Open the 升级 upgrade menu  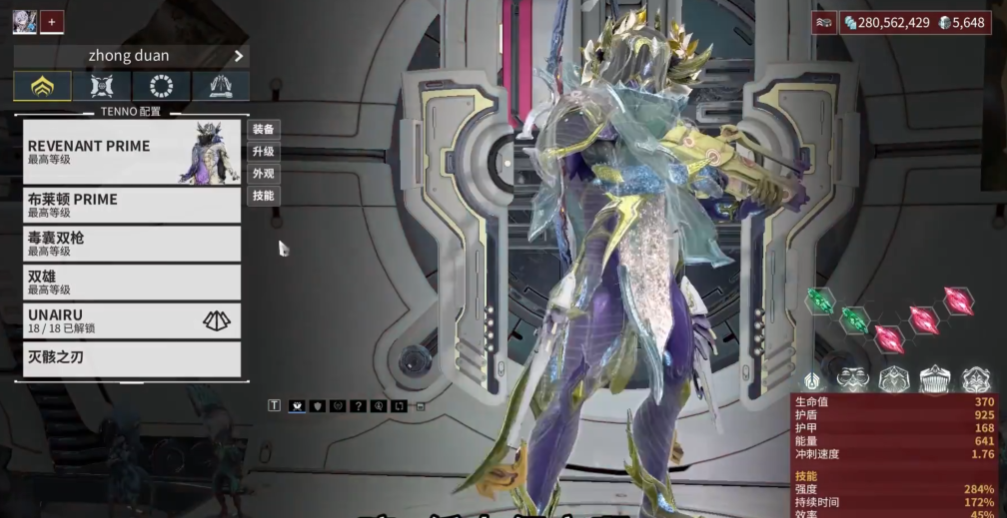[x=263, y=151]
